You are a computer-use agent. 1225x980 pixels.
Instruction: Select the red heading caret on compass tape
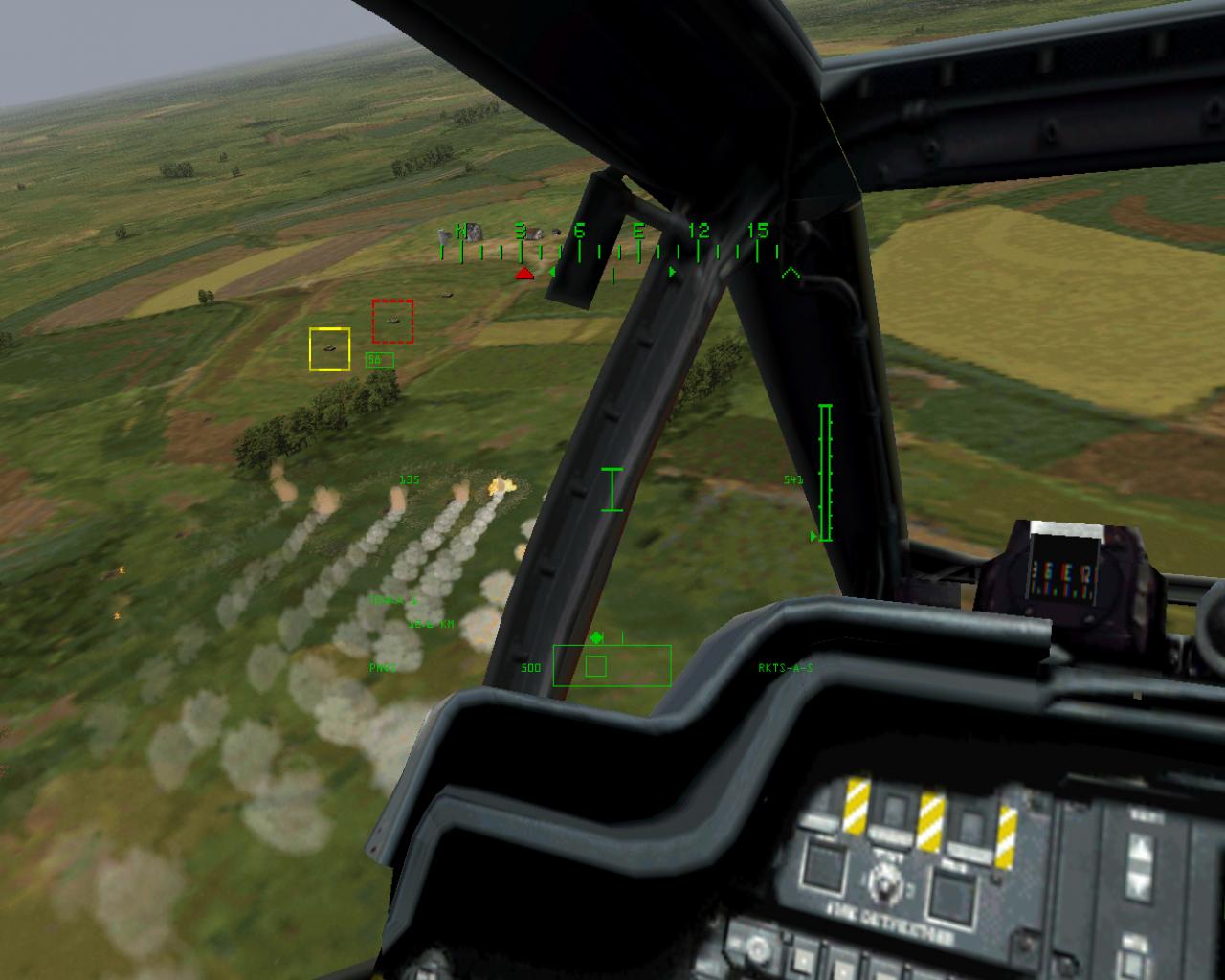[x=523, y=273]
